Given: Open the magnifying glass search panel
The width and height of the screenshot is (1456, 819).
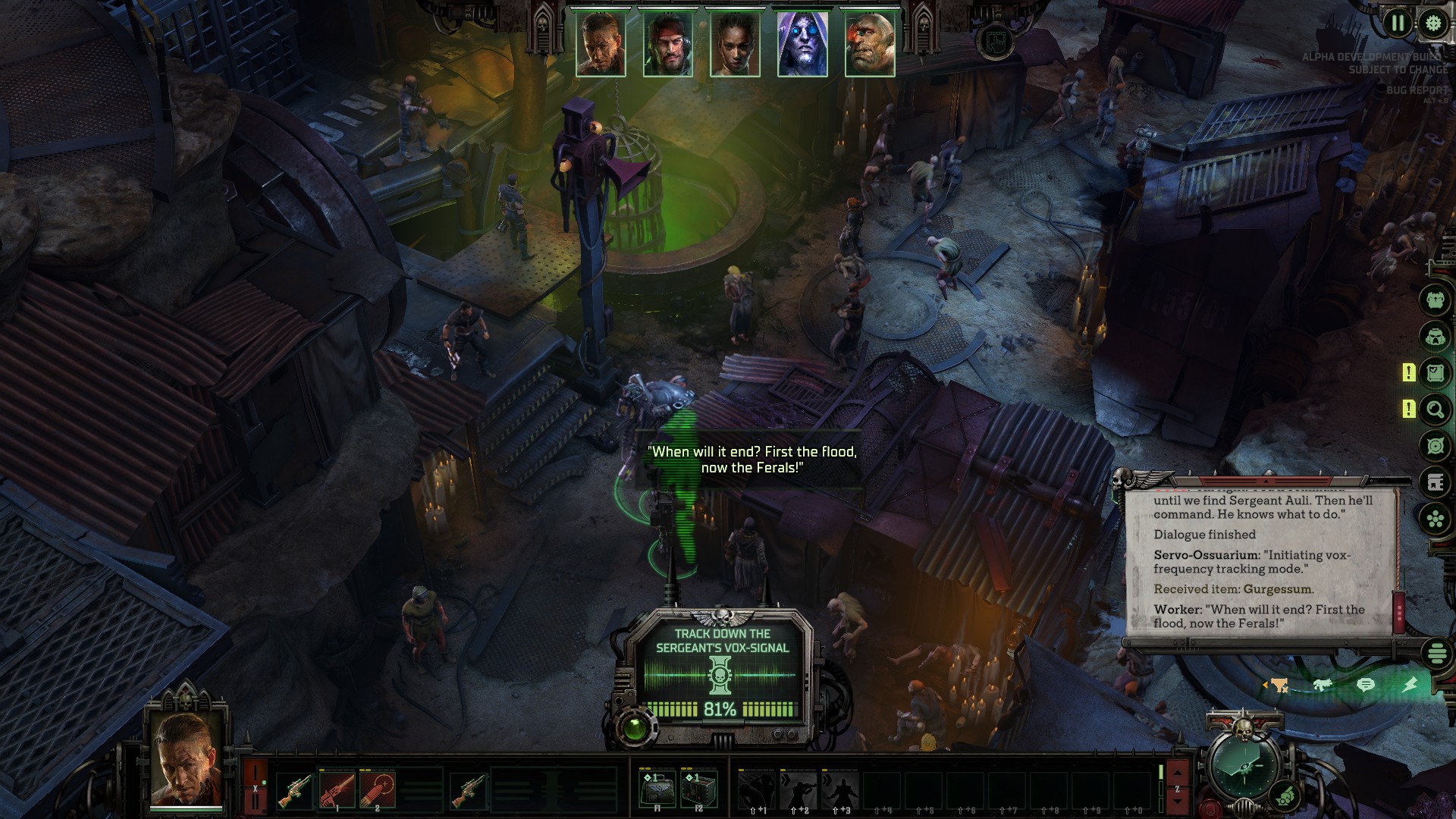Looking at the screenshot, I should click(1435, 410).
